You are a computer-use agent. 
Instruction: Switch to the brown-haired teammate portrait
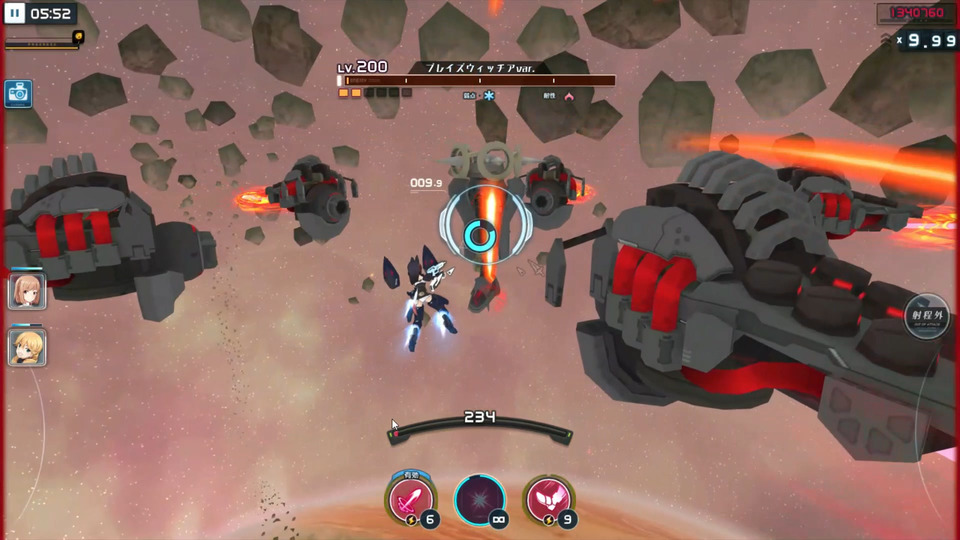point(26,291)
